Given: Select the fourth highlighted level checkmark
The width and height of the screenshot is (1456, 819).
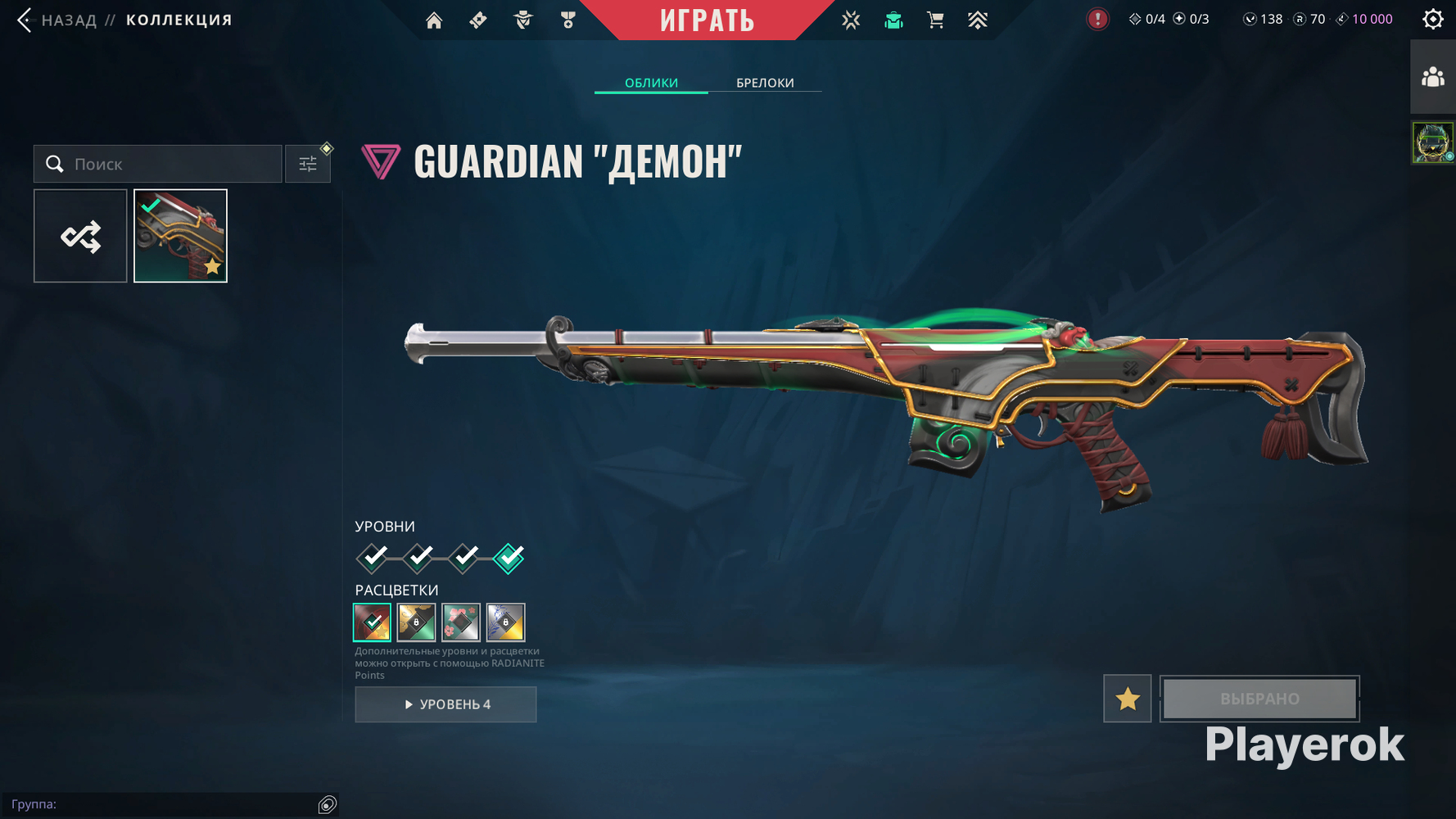Looking at the screenshot, I should (509, 559).
